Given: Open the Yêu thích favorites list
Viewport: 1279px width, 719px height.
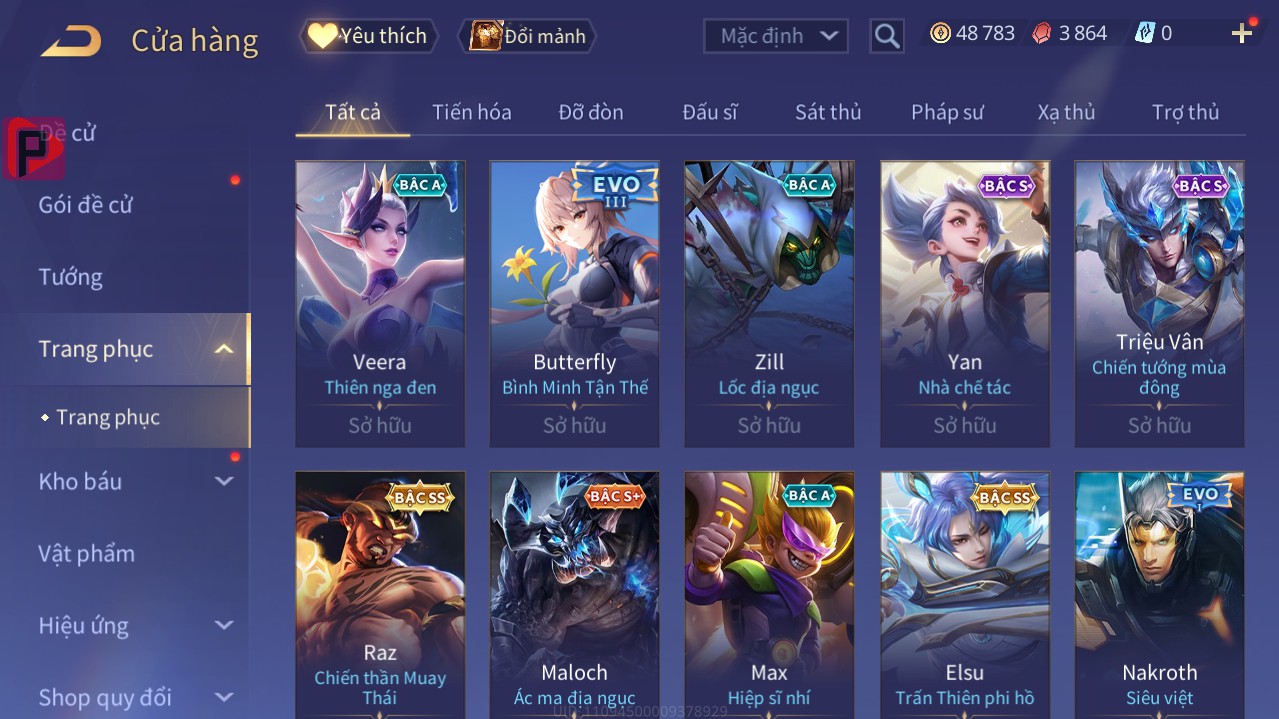Looking at the screenshot, I should [x=369, y=36].
